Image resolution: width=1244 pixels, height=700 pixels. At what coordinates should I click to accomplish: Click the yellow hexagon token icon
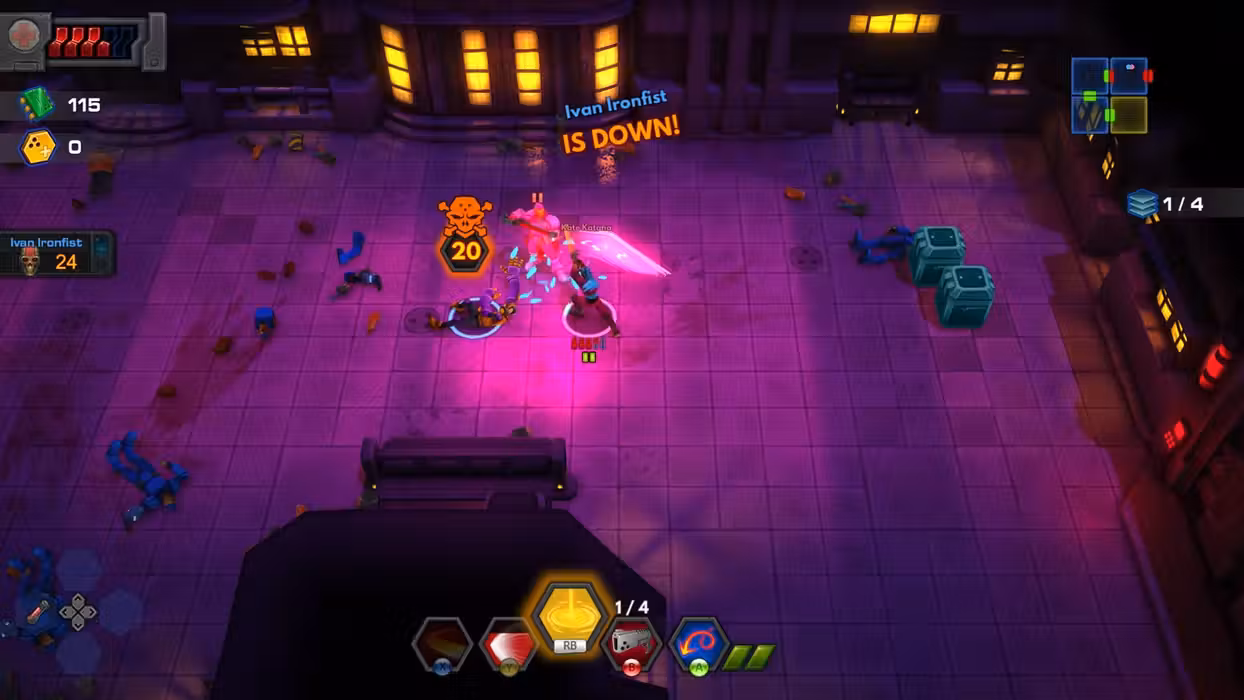tap(38, 148)
